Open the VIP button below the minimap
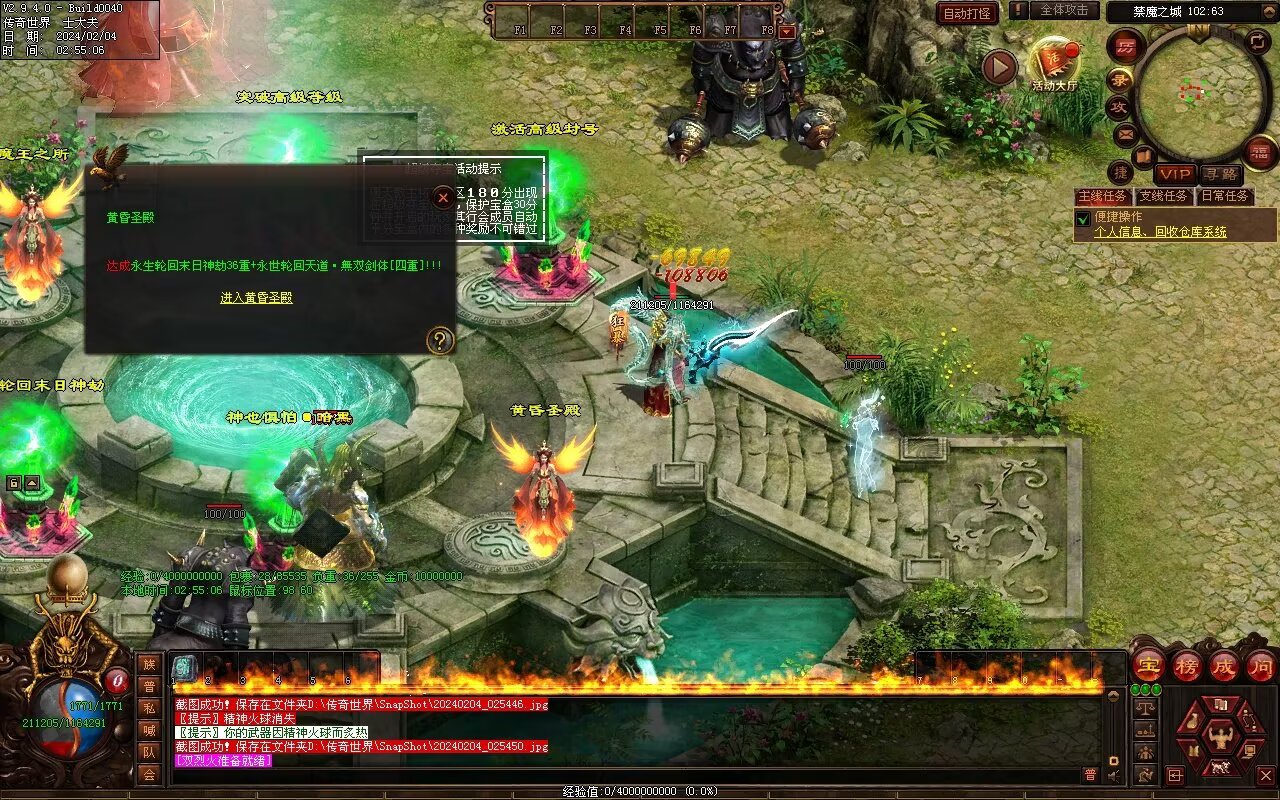The image size is (1280, 800). coord(1176,174)
